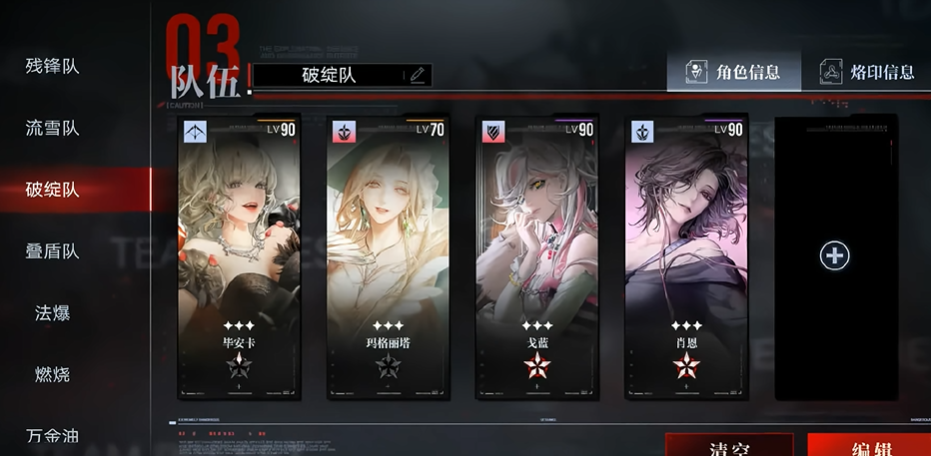This screenshot has height=456, width=931.
Task: Choose the 破绽队 team in sidebar
Action: (x=53, y=190)
